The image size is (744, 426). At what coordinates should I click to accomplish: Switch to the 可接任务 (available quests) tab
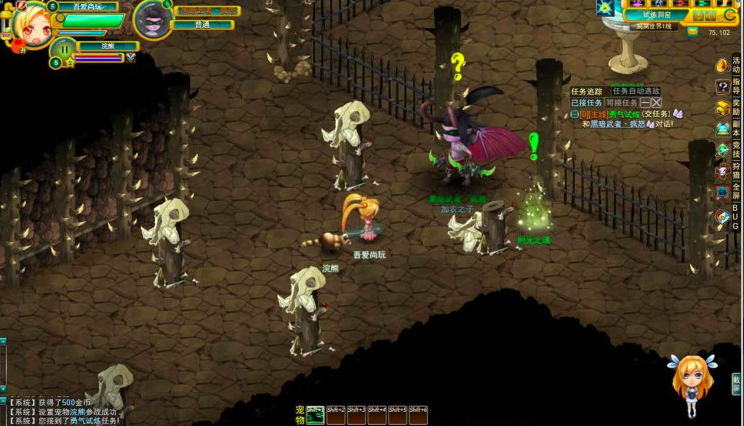(x=623, y=102)
